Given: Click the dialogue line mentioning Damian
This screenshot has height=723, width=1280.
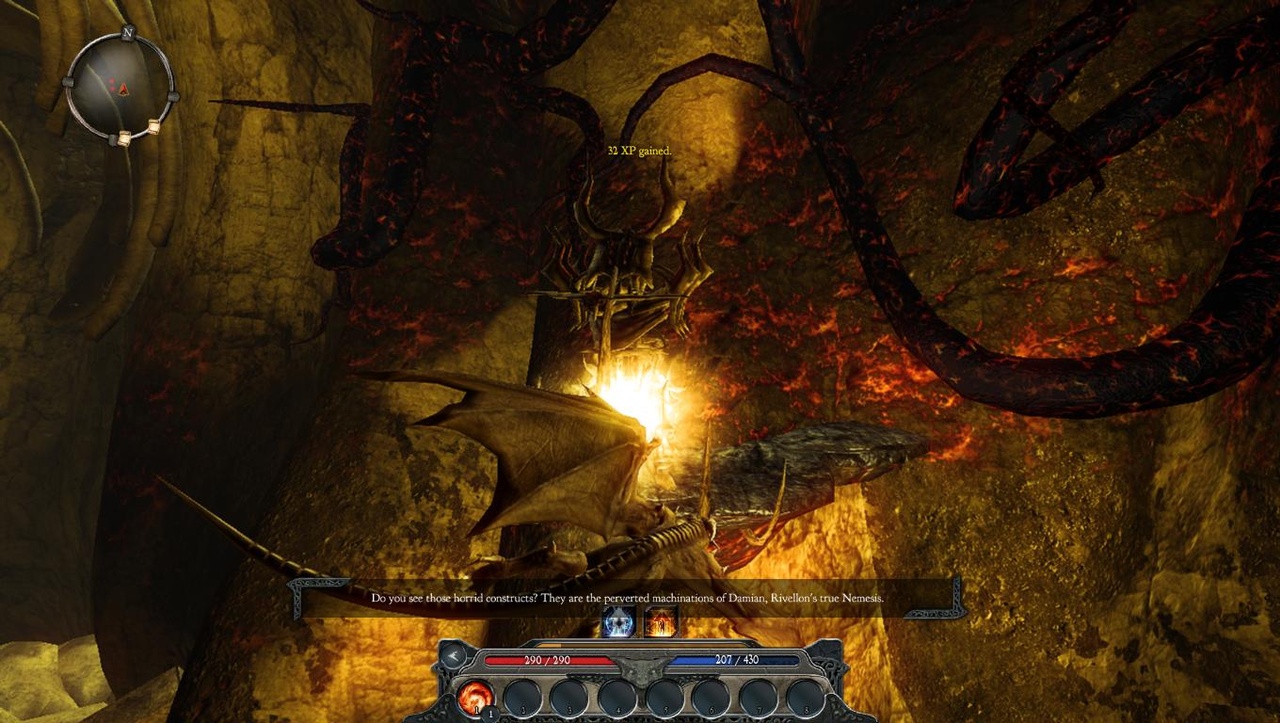Looking at the screenshot, I should pyautogui.click(x=627, y=597).
